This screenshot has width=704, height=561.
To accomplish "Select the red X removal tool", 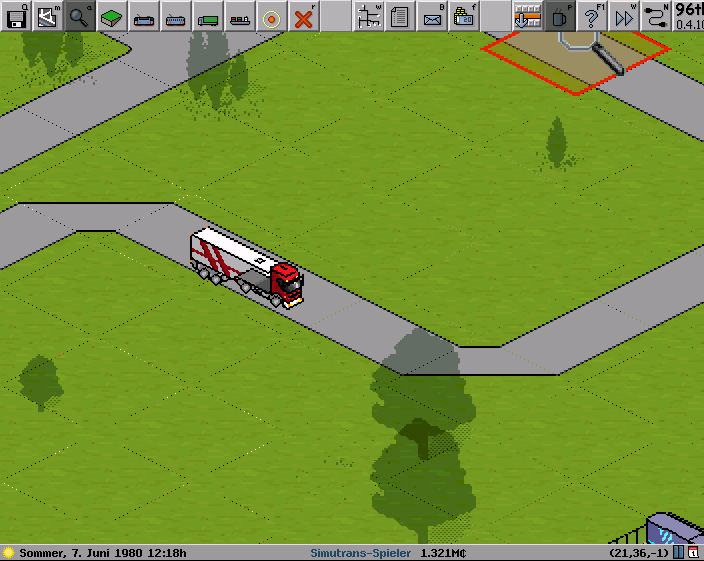I will [x=304, y=16].
